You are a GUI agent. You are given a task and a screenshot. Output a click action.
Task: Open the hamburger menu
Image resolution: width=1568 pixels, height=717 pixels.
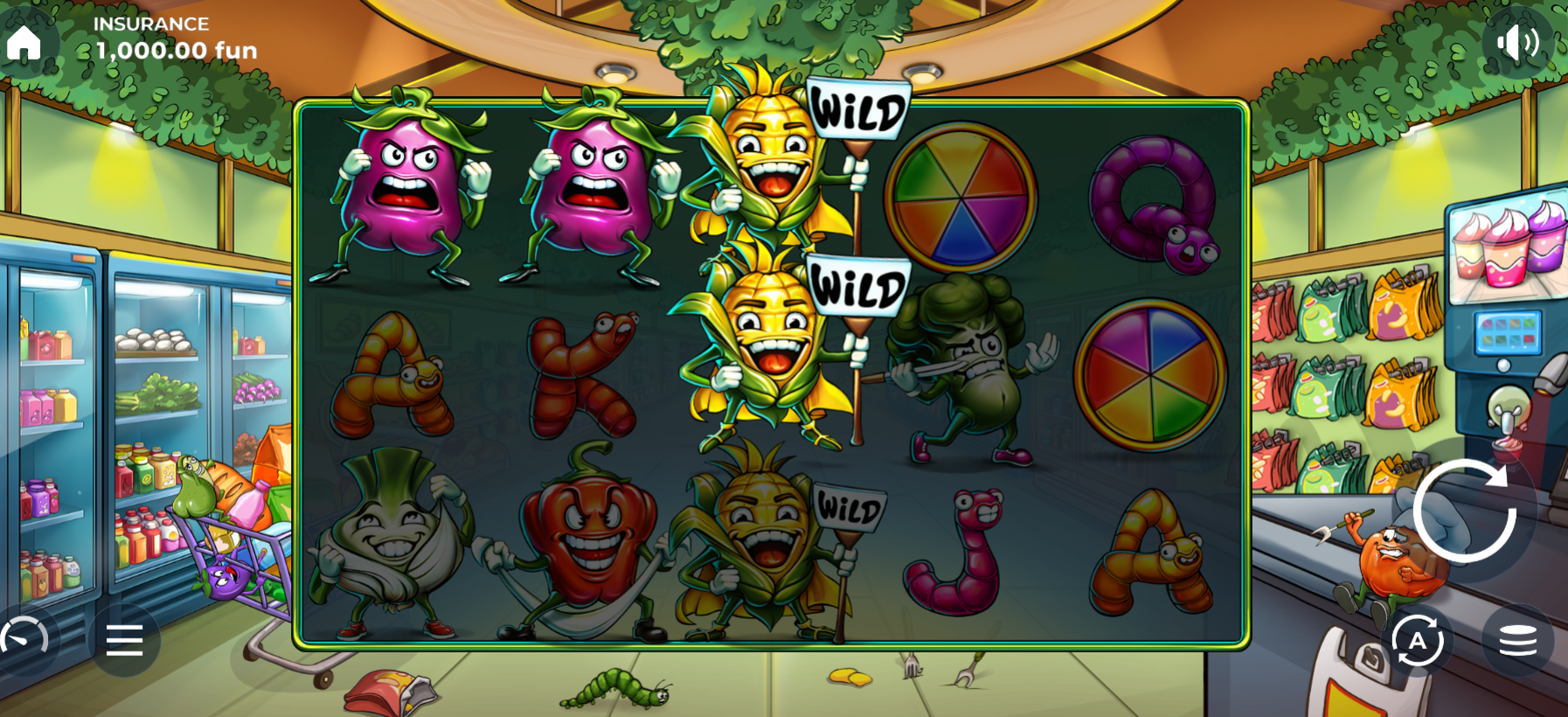(124, 641)
